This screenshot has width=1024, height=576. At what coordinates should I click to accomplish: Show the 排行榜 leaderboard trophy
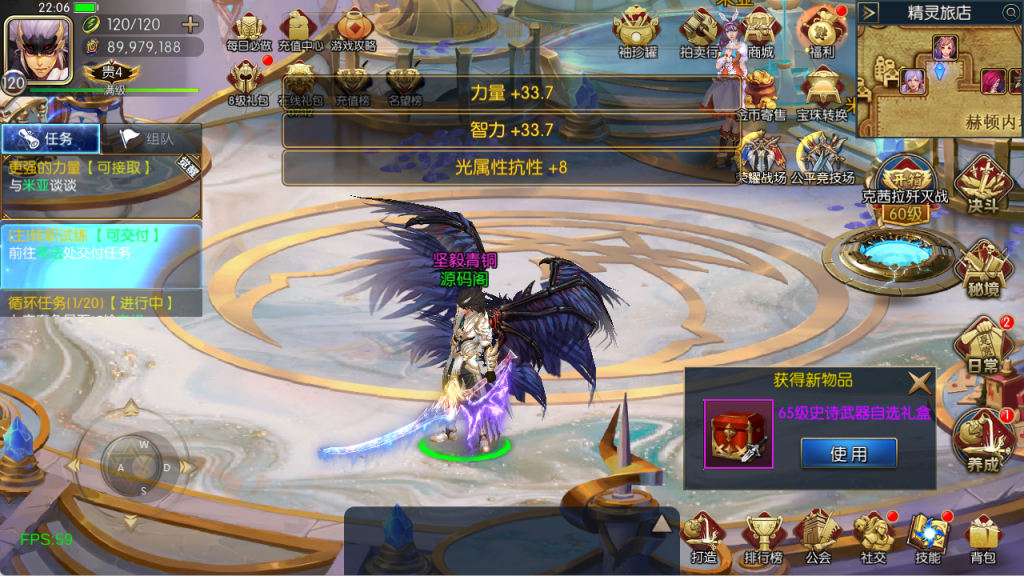coord(762,538)
